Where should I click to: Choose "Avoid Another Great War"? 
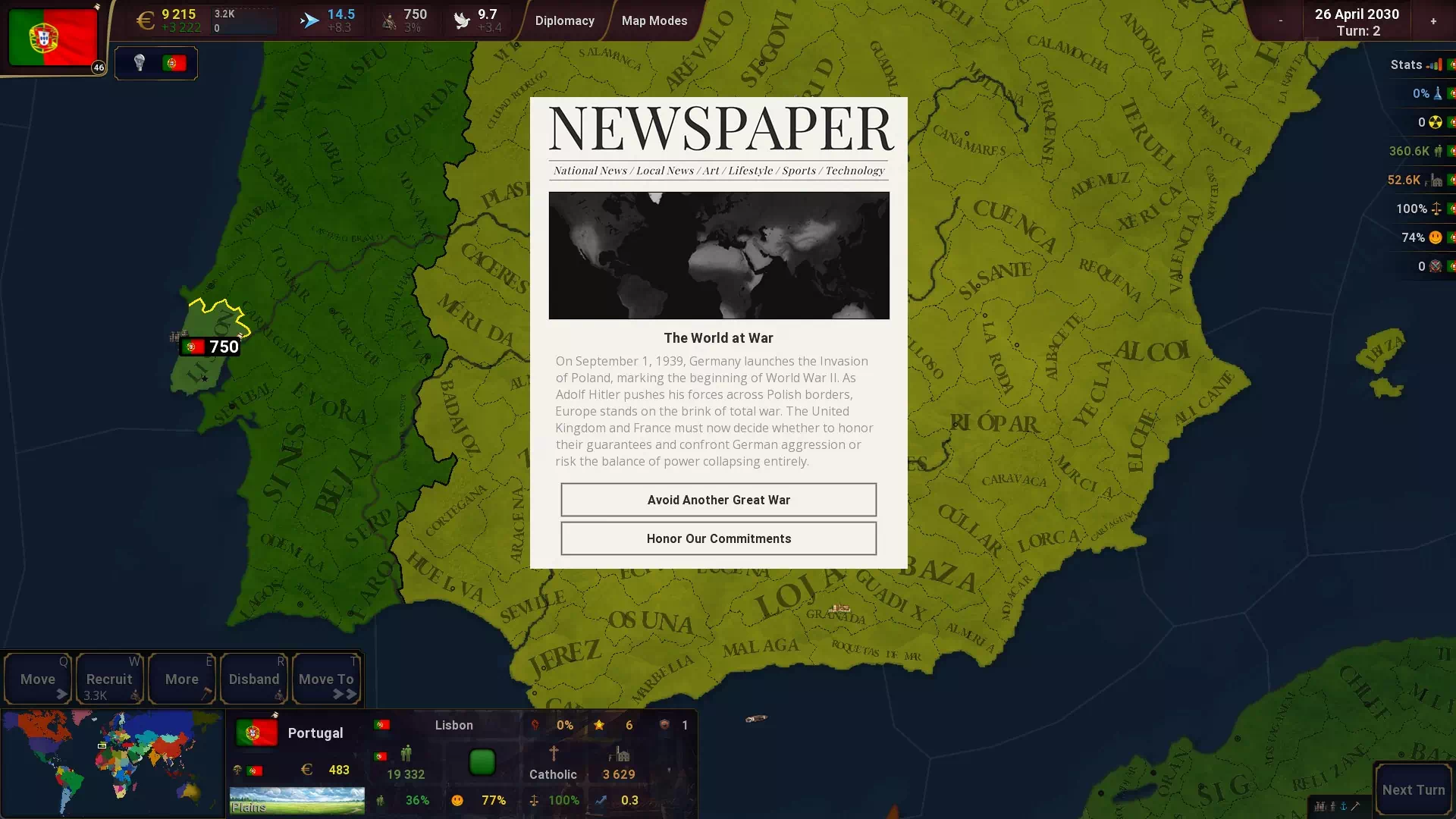718,500
